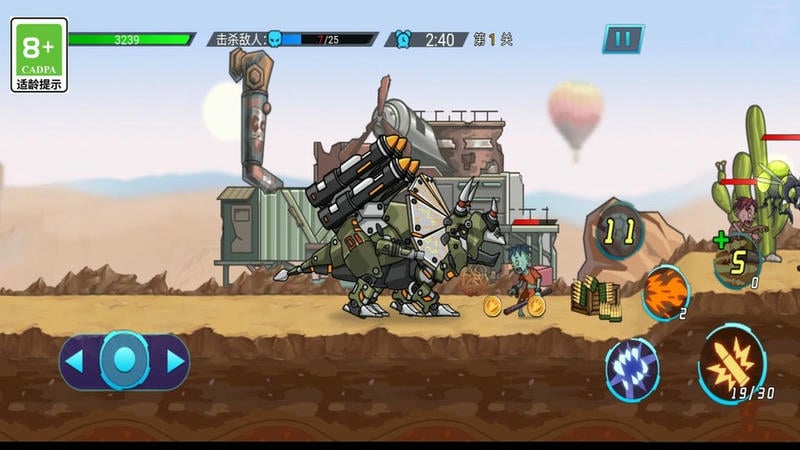This screenshot has height=450, width=800.
Task: Fire the bullet attack button
Action: click(x=733, y=362)
